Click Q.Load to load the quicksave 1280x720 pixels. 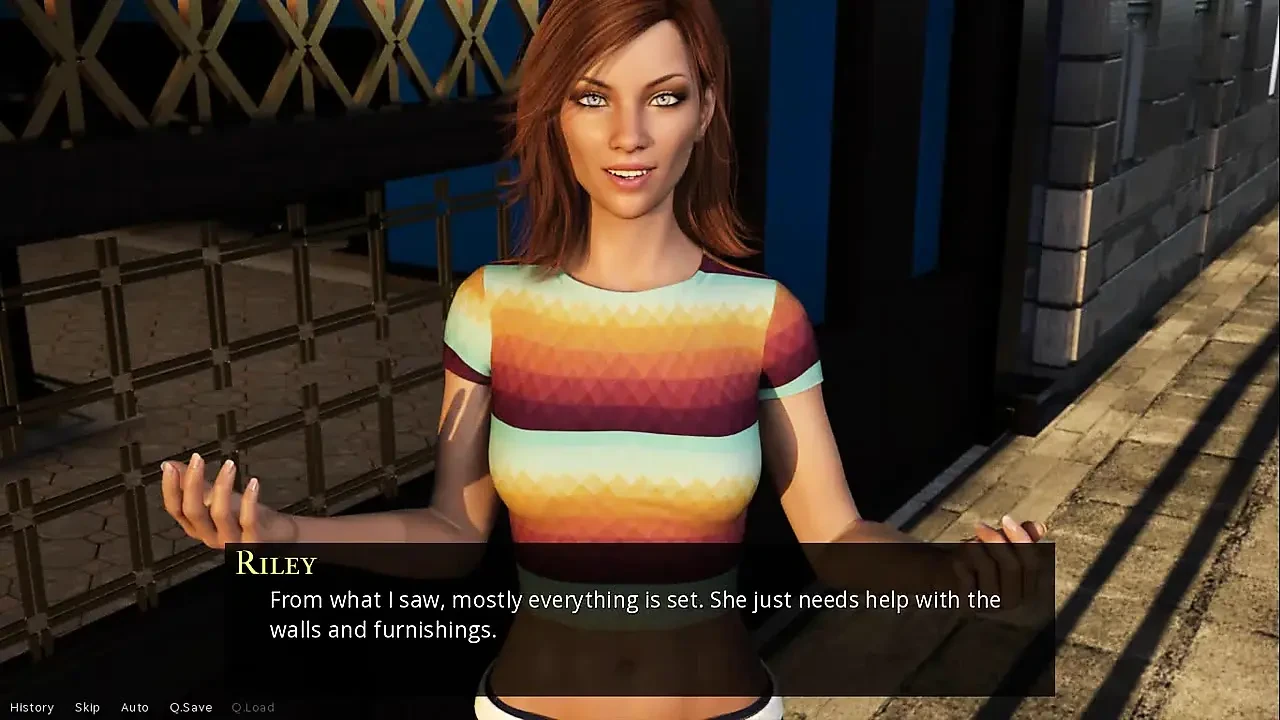(x=254, y=707)
